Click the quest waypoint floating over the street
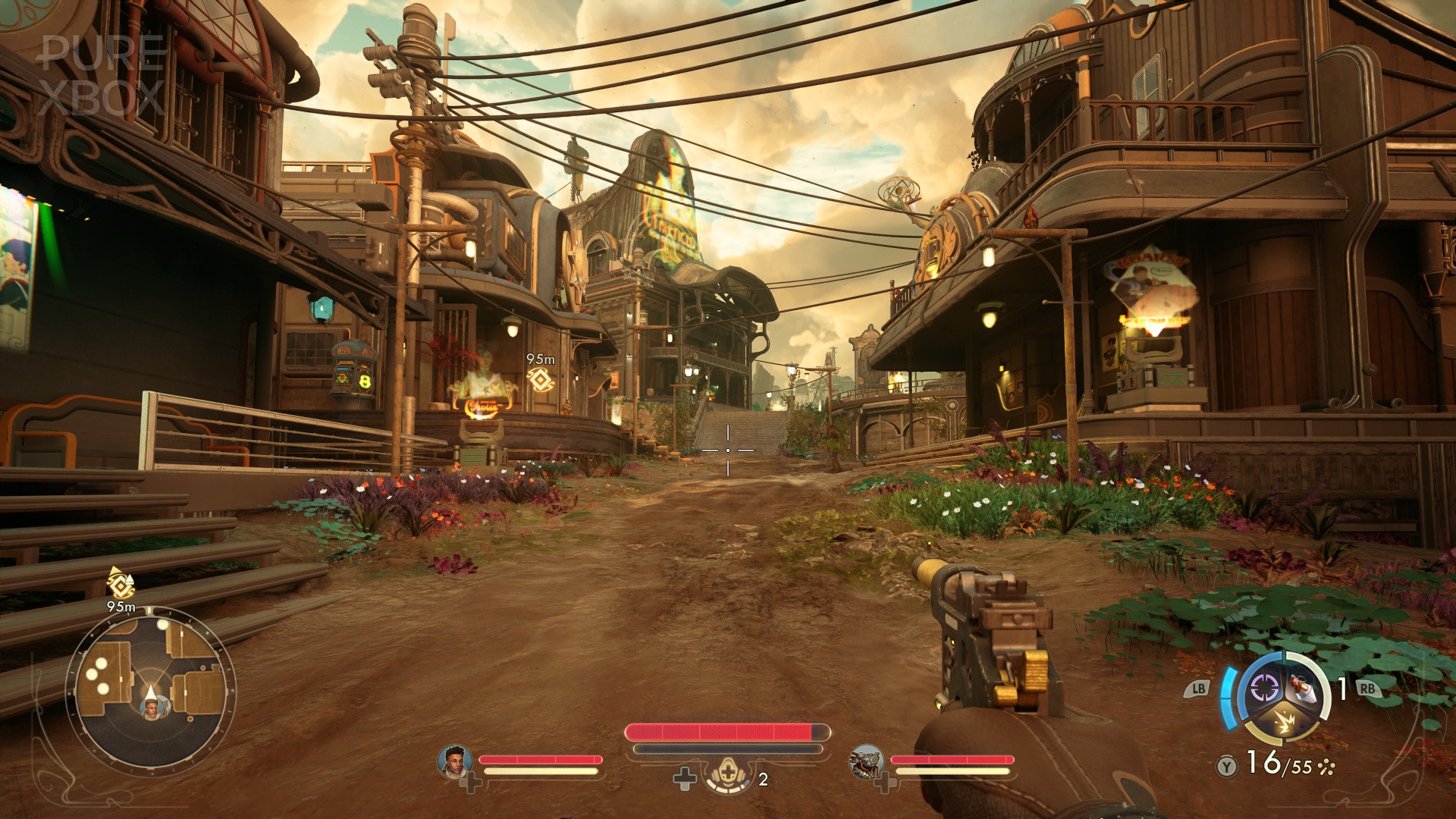This screenshot has height=819, width=1456. [540, 379]
